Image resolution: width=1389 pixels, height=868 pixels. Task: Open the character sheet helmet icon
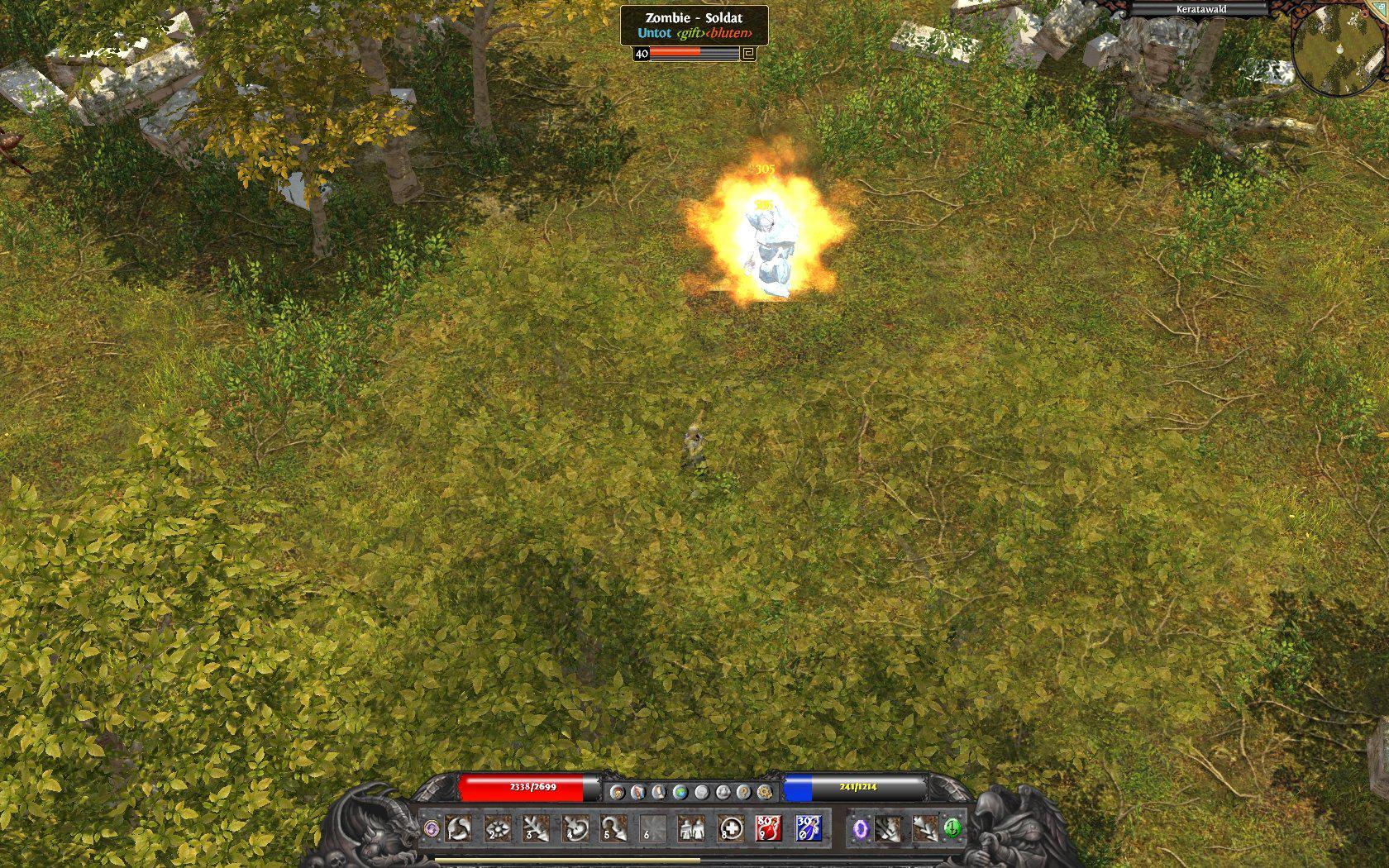(x=617, y=792)
